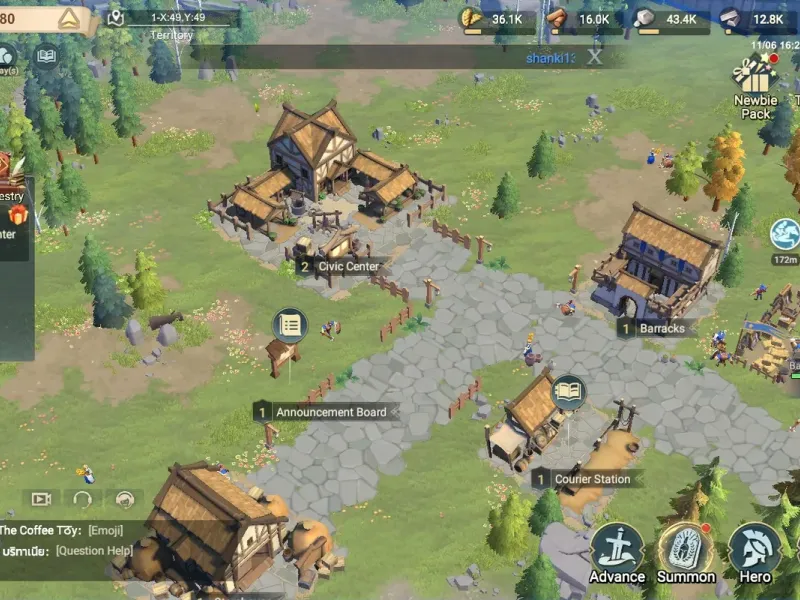Click the gold chevron rank badge

point(69,19)
